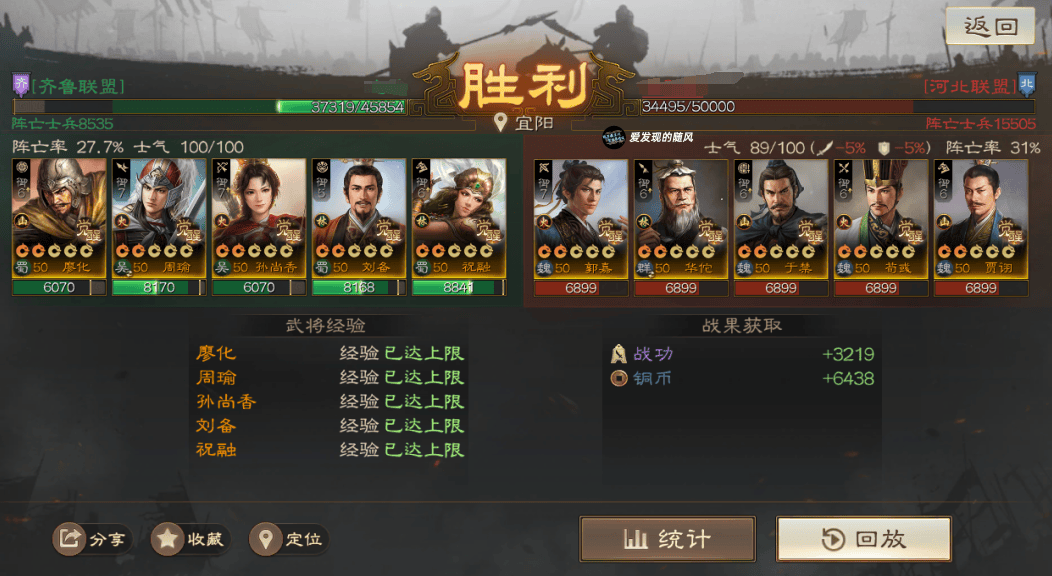1052x576 pixels.
Task: Click the 返回 (back) button
Action: [x=990, y=27]
